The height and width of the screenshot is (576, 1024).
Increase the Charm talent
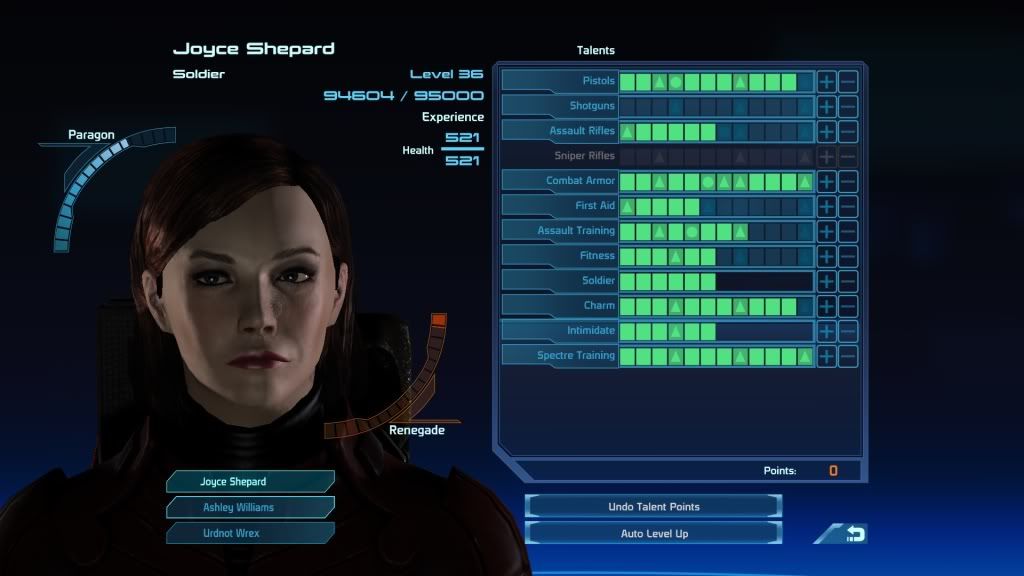coord(827,306)
